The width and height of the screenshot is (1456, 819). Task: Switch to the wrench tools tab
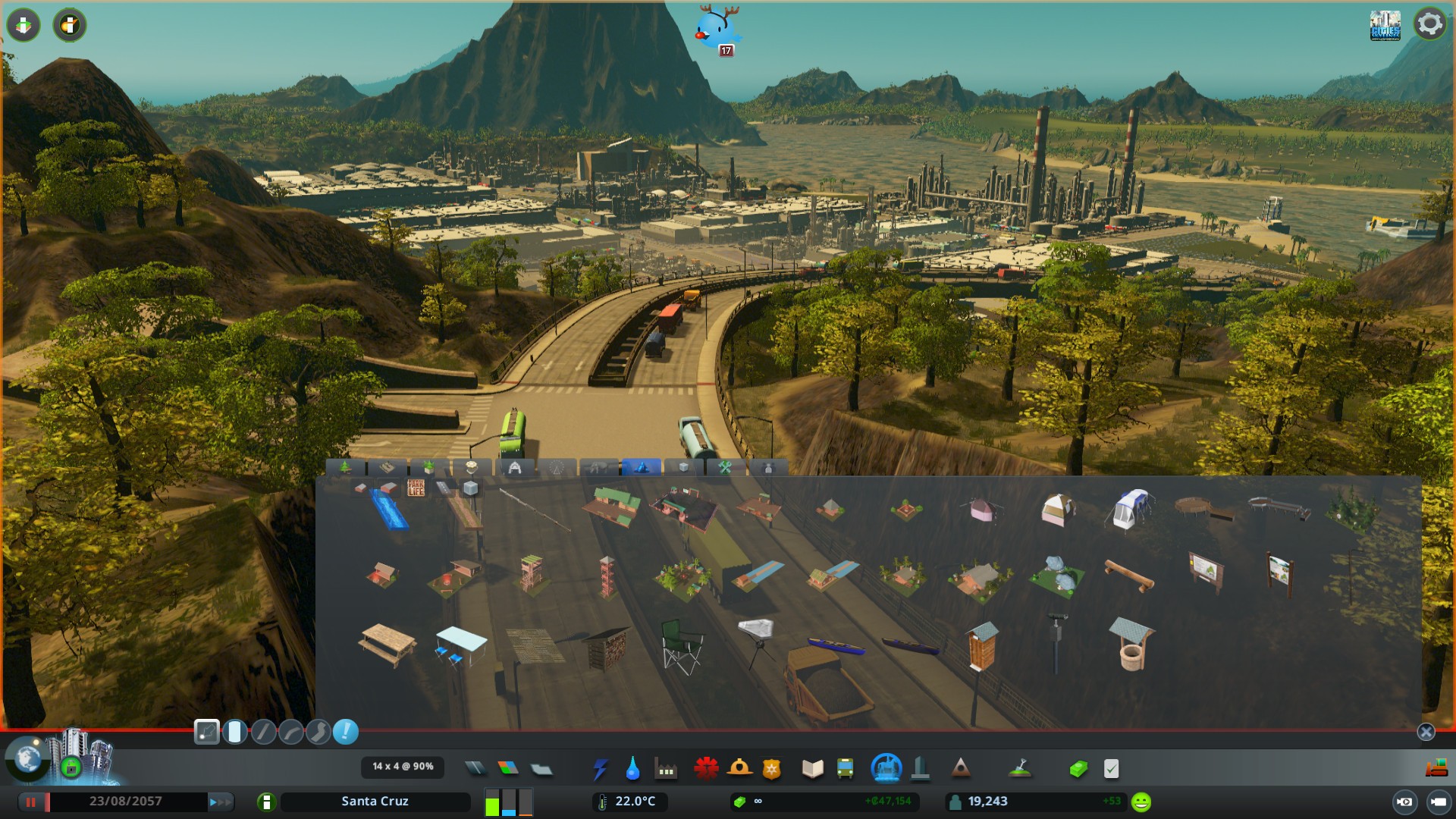[724, 467]
